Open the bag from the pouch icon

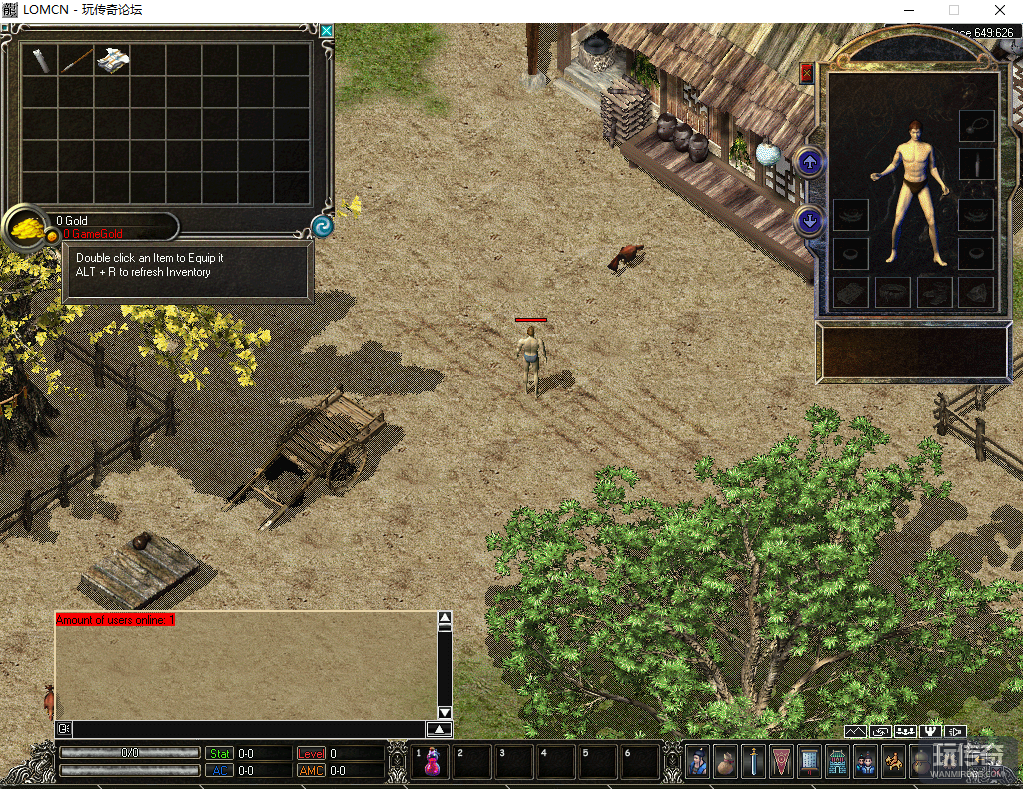click(726, 762)
